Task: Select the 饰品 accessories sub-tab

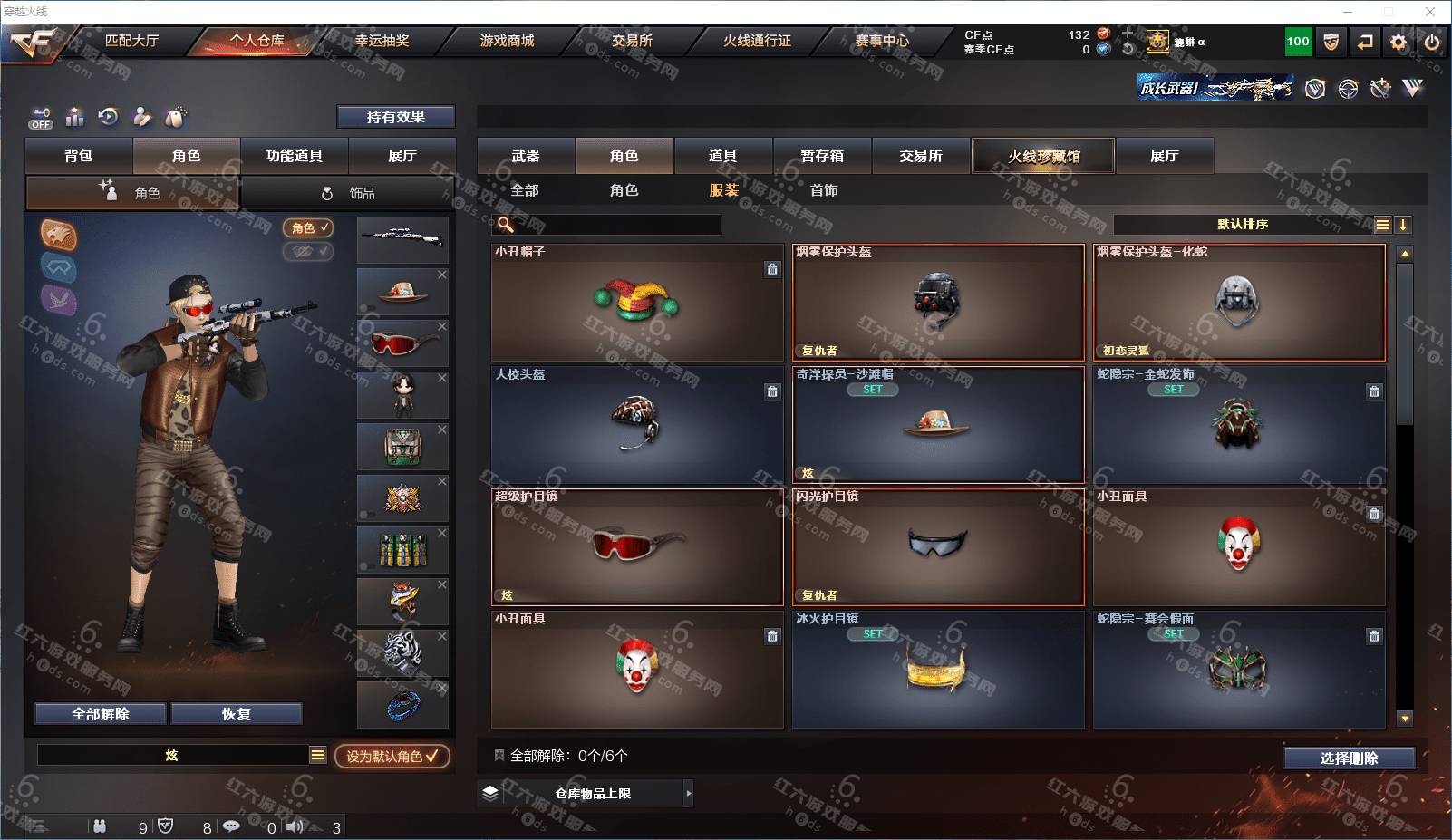Action: tap(348, 193)
